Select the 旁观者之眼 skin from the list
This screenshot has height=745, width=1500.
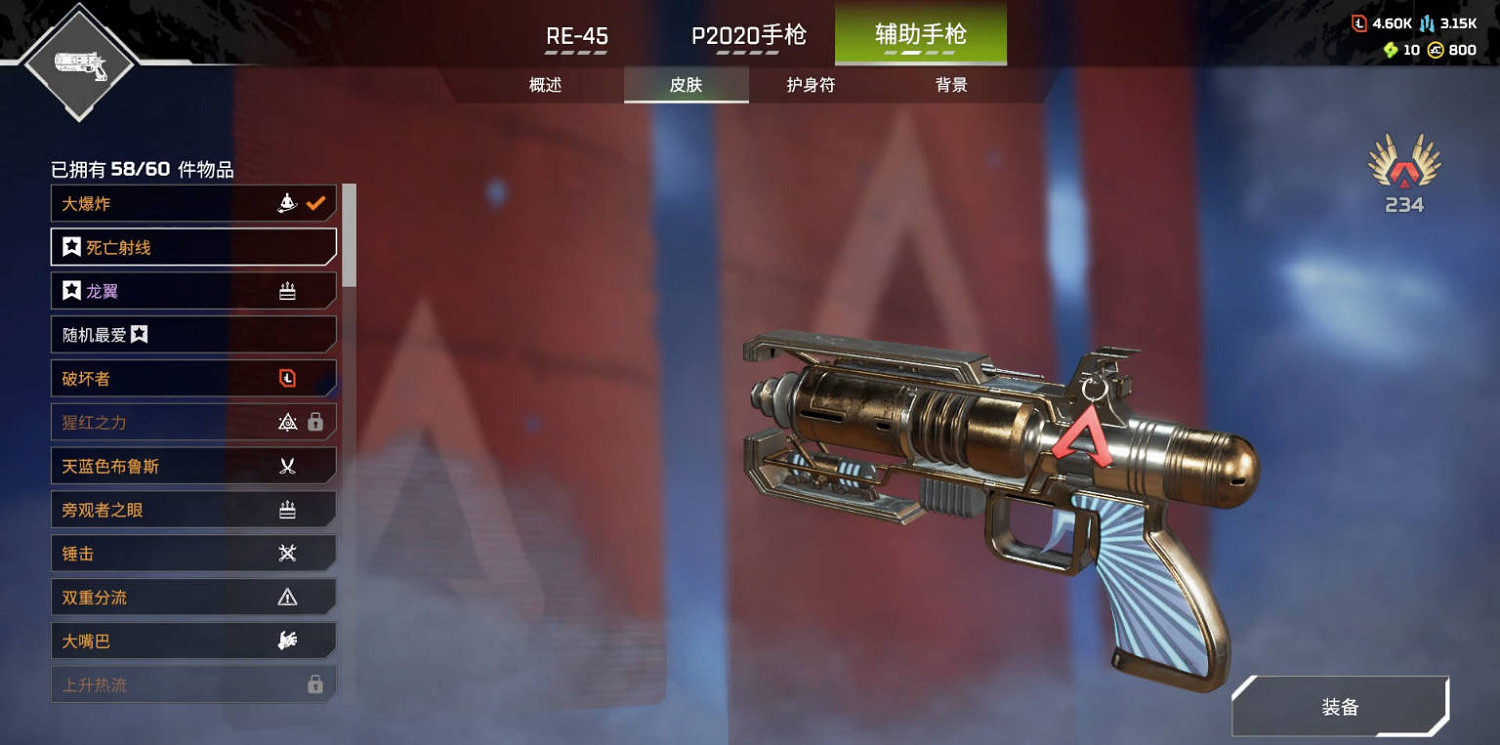click(x=150, y=509)
